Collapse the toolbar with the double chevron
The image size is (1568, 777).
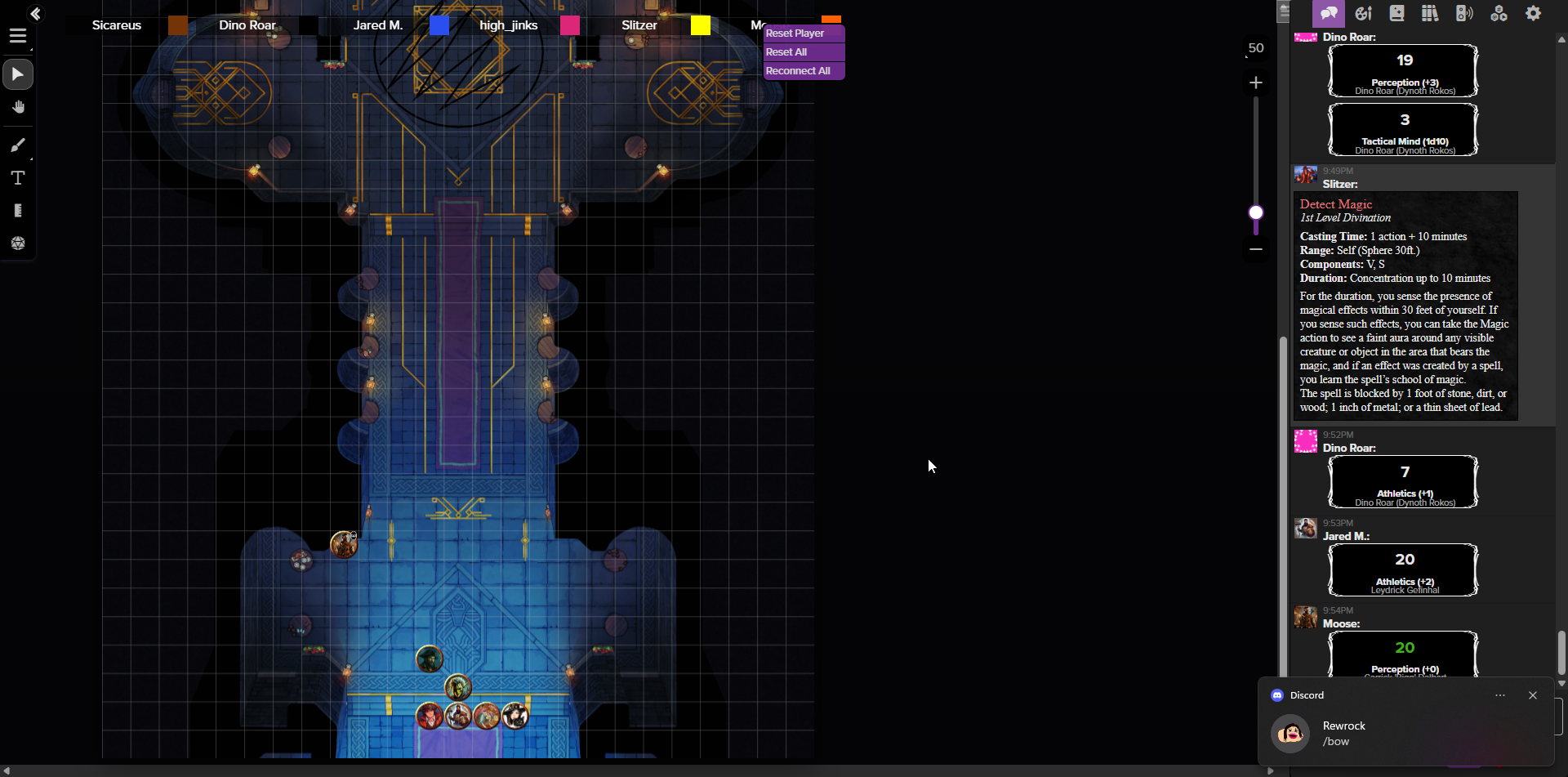(35, 13)
